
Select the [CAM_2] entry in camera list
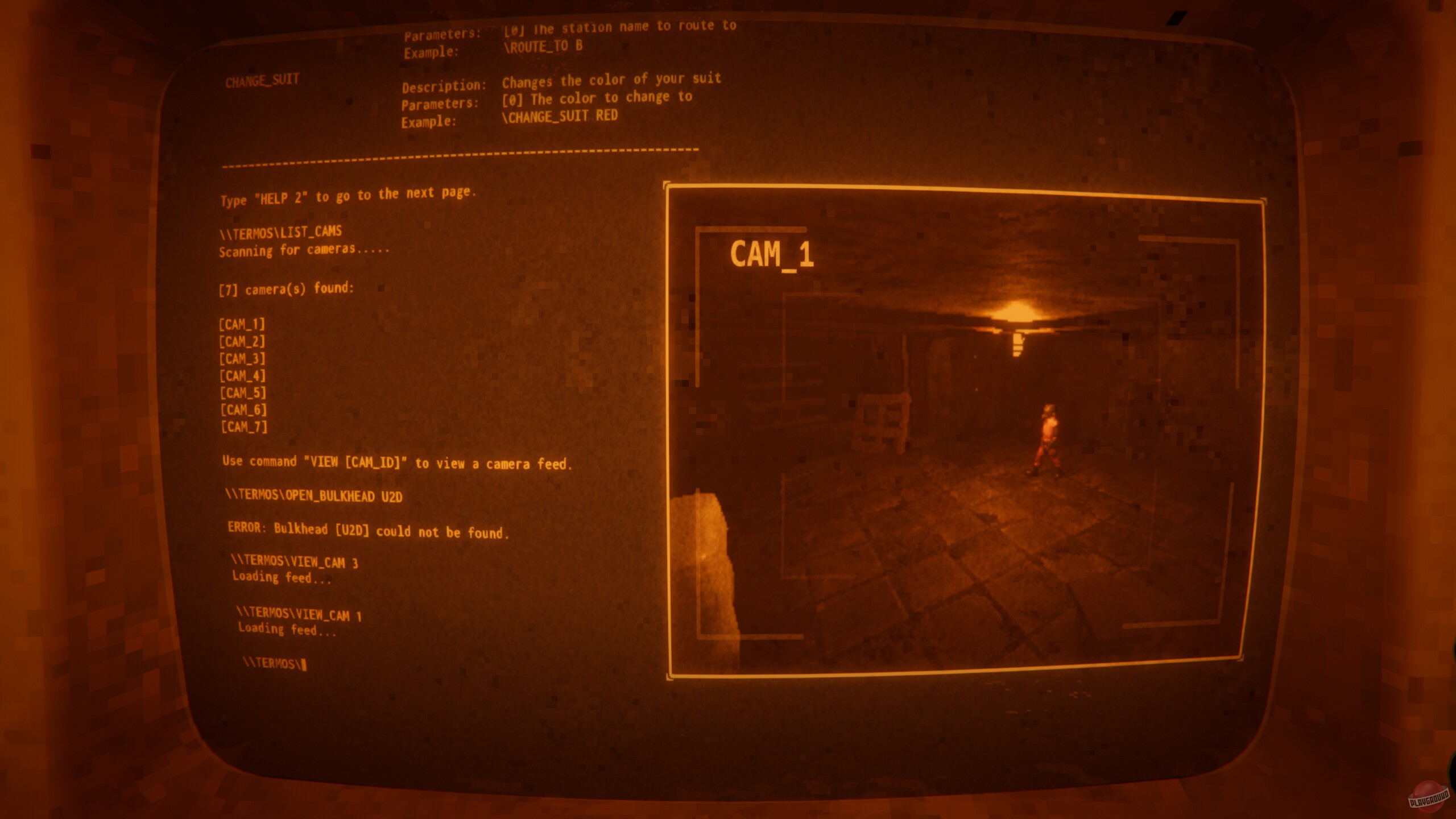coord(243,342)
